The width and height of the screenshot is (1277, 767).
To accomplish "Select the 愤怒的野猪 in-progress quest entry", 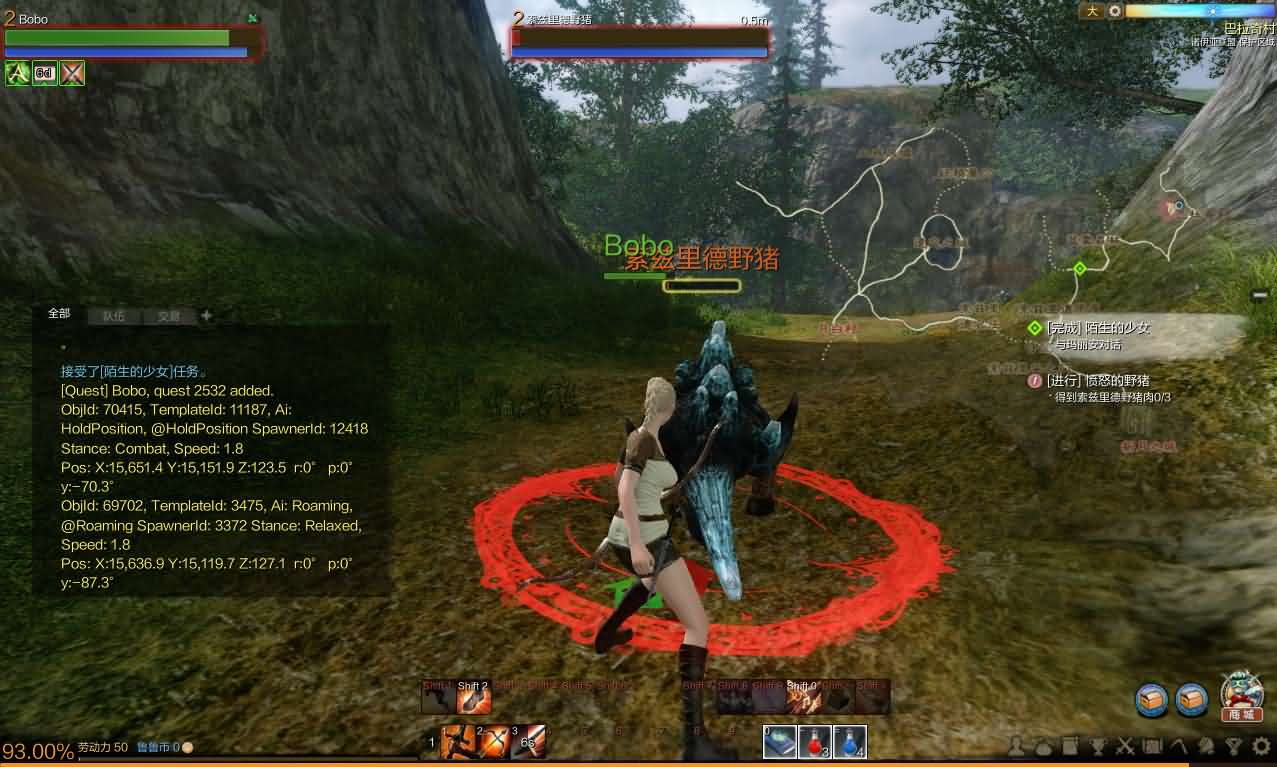I will pos(1097,381).
